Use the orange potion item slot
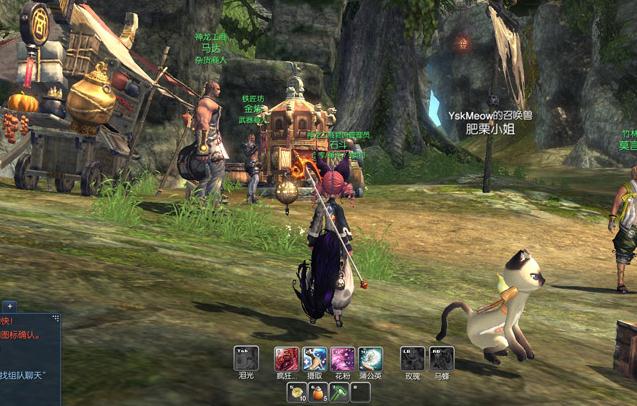 tap(318, 392)
